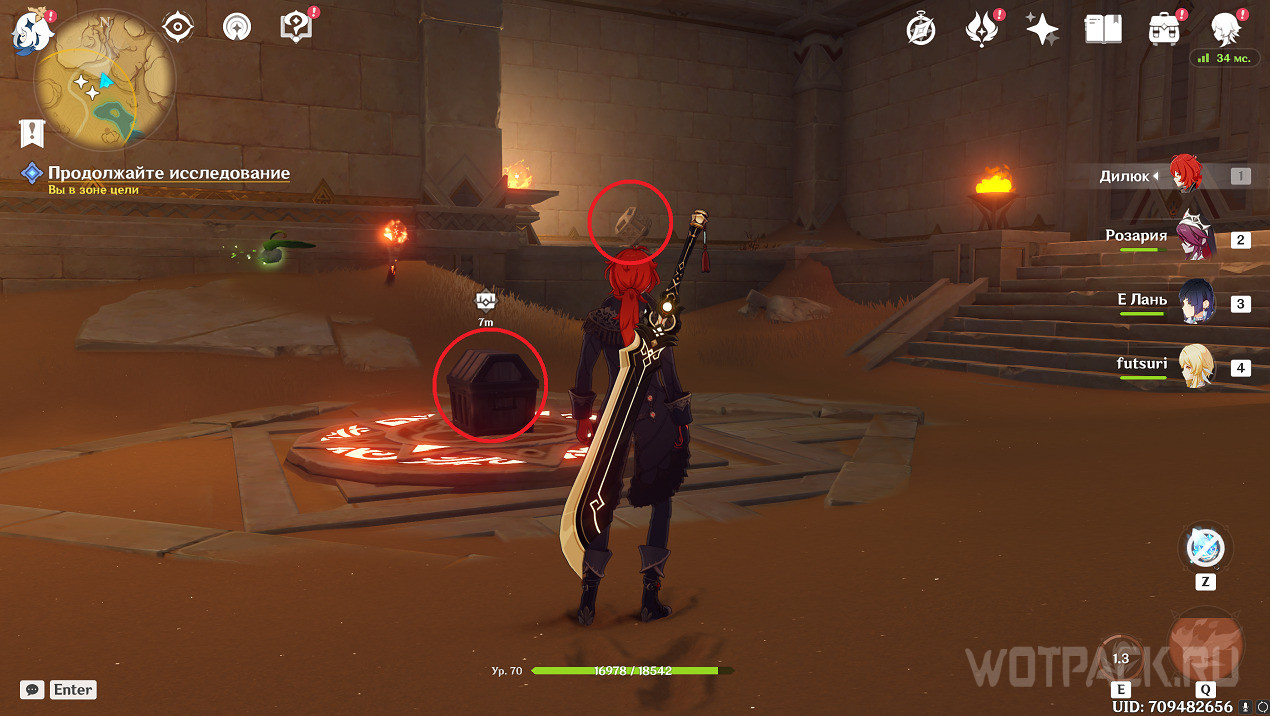The height and width of the screenshot is (716, 1270).
Task: Open the four-point star wish menu
Action: (x=1042, y=30)
